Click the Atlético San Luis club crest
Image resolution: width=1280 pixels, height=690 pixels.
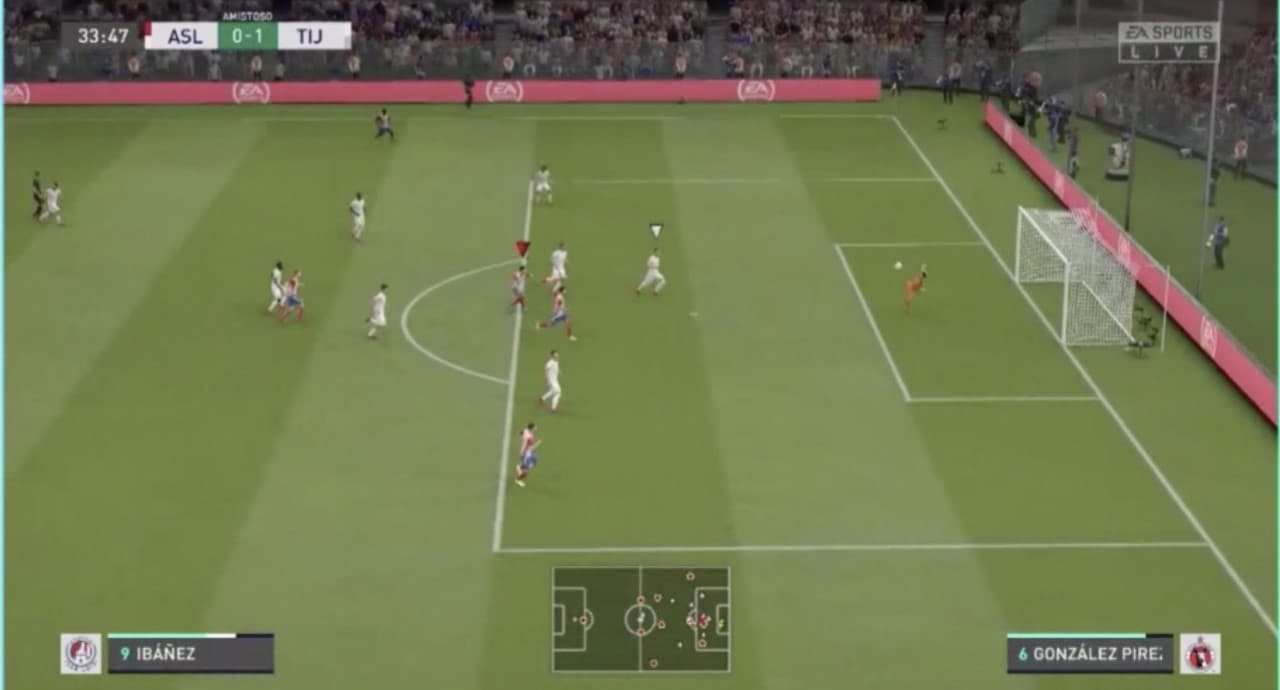click(81, 653)
